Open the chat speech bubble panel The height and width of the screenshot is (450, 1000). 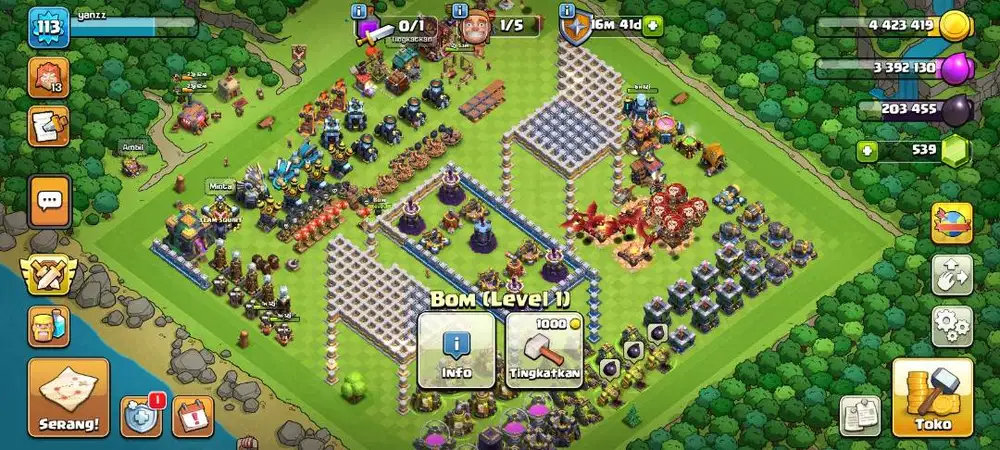49,200
